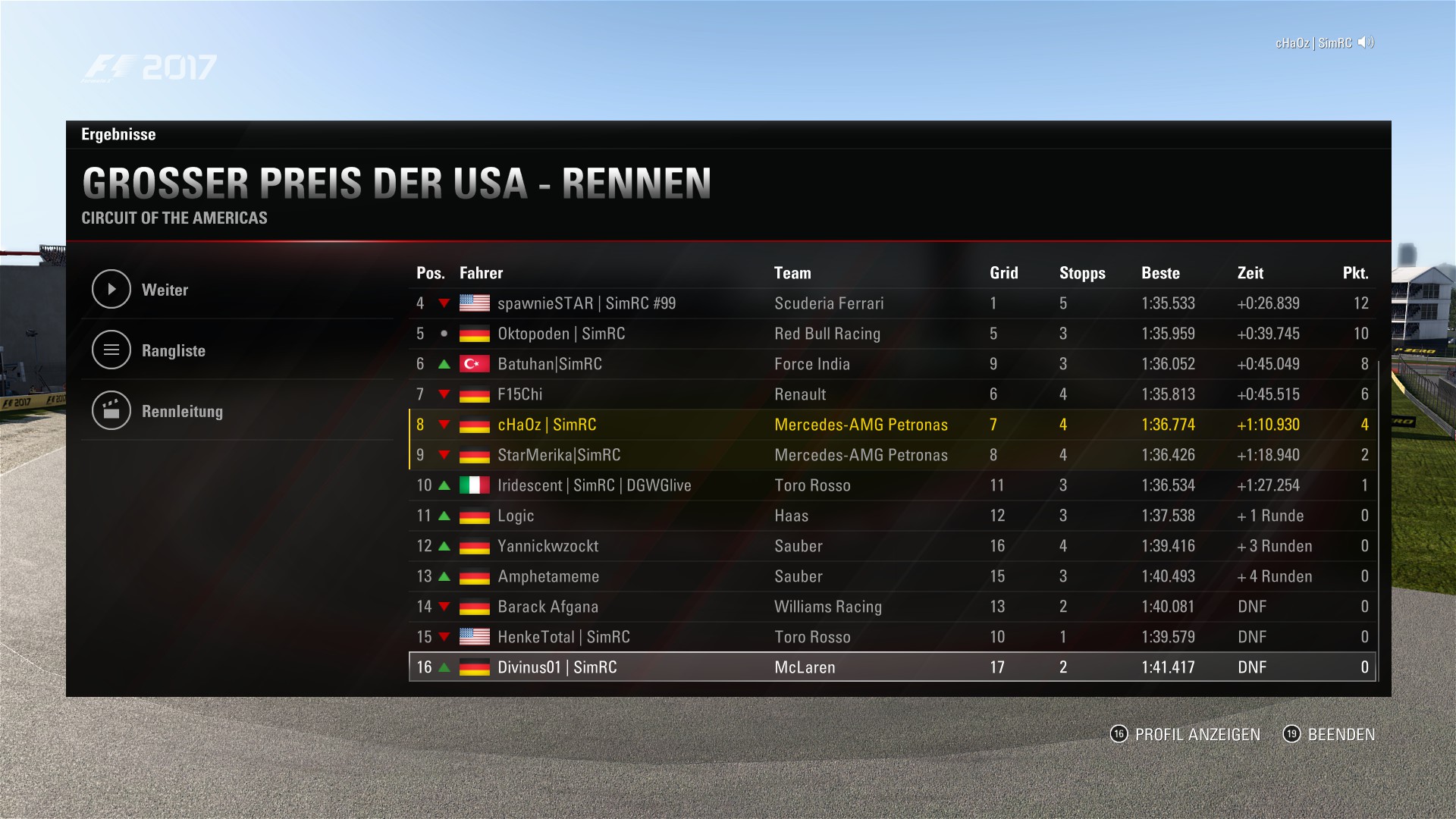Select the Weiter menu option
Image resolution: width=1456 pixels, height=819 pixels.
pyautogui.click(x=164, y=290)
